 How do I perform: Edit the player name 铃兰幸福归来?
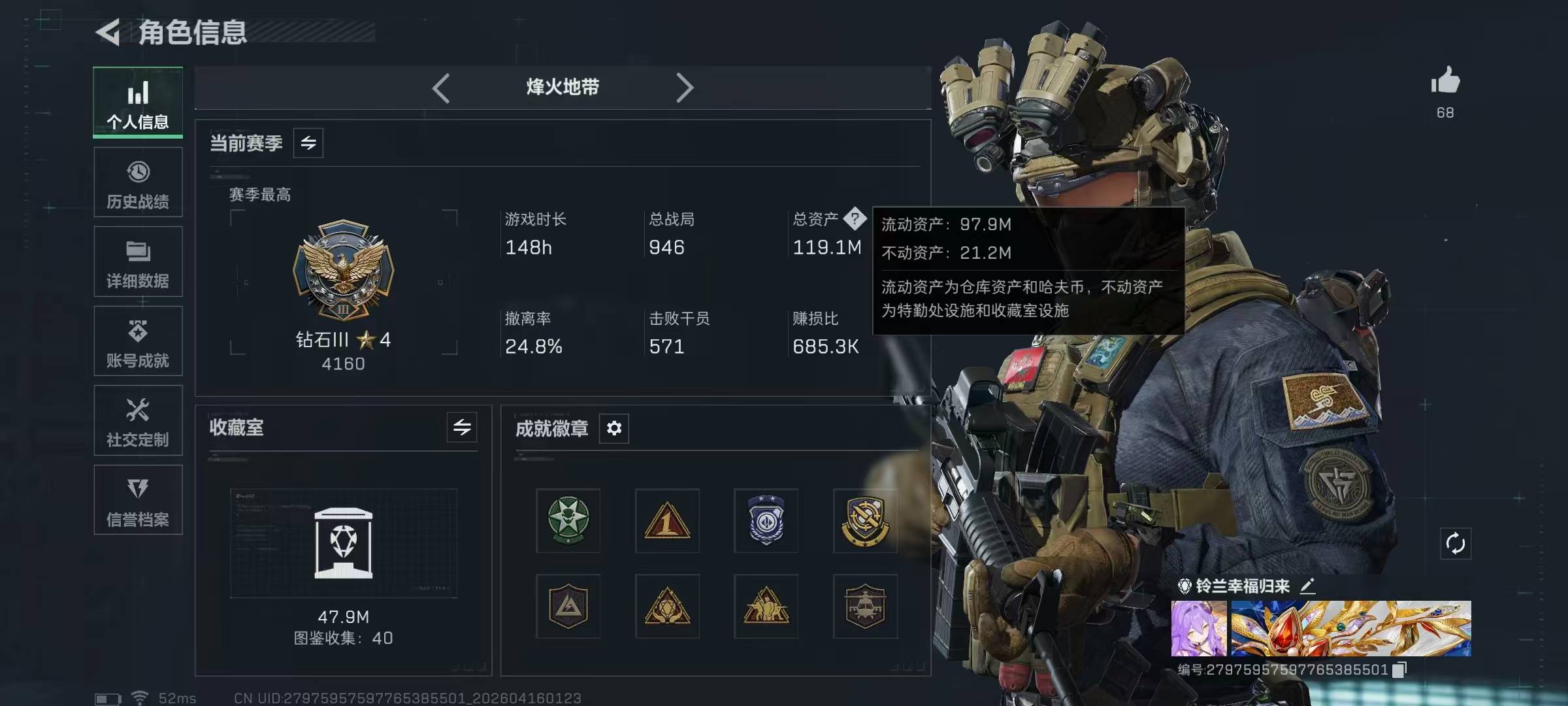(x=1307, y=586)
